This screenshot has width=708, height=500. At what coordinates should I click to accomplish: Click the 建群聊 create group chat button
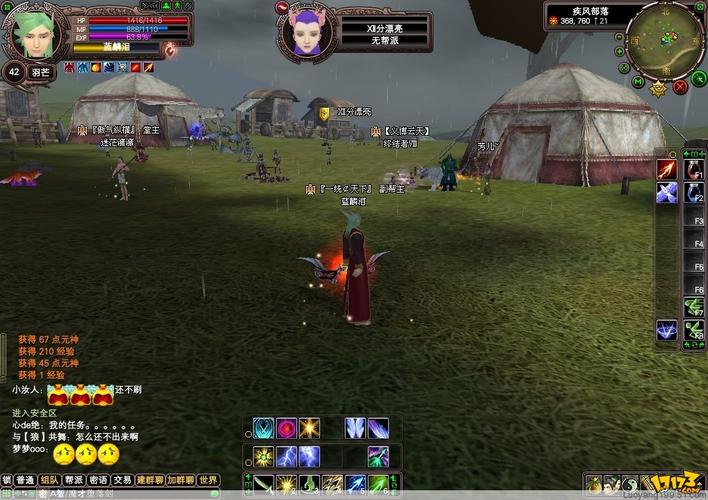coord(150,480)
